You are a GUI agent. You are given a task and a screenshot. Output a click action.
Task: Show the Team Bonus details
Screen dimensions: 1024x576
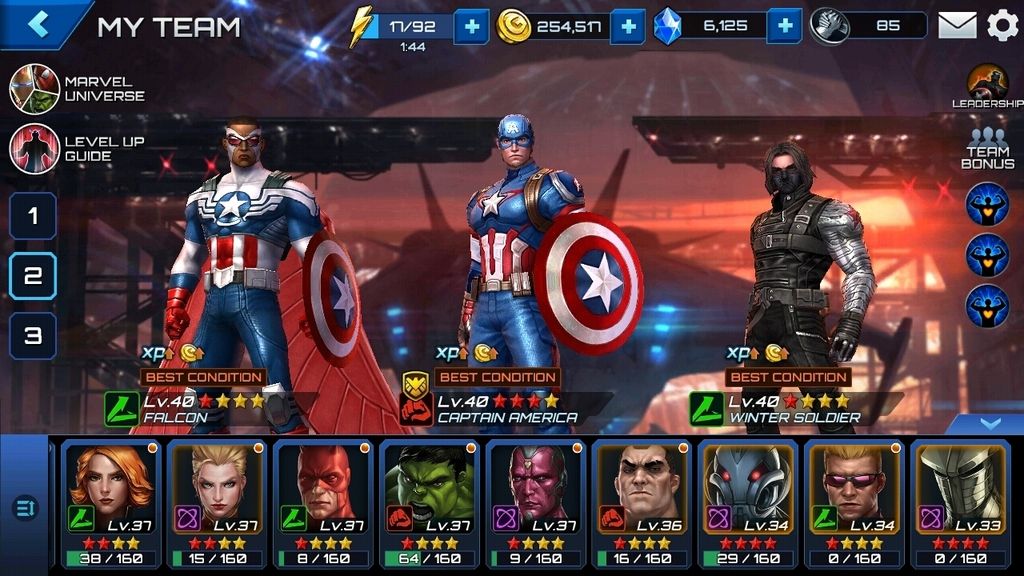coord(987,149)
